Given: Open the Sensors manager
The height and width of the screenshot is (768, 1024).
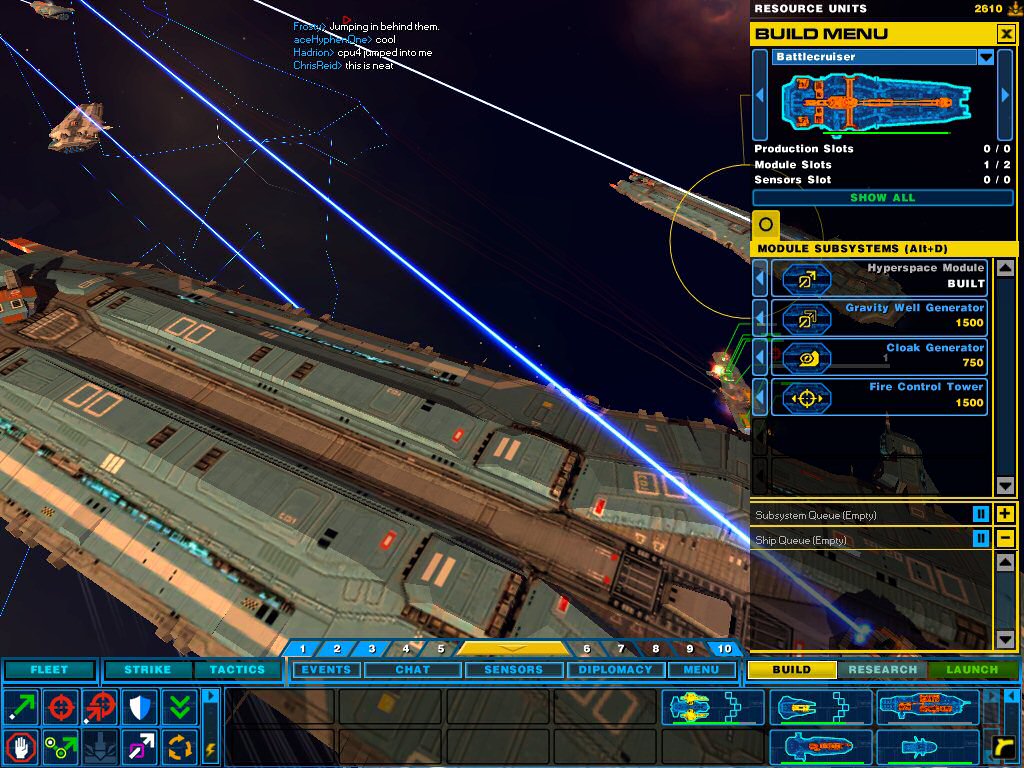Looking at the screenshot, I should [x=513, y=669].
